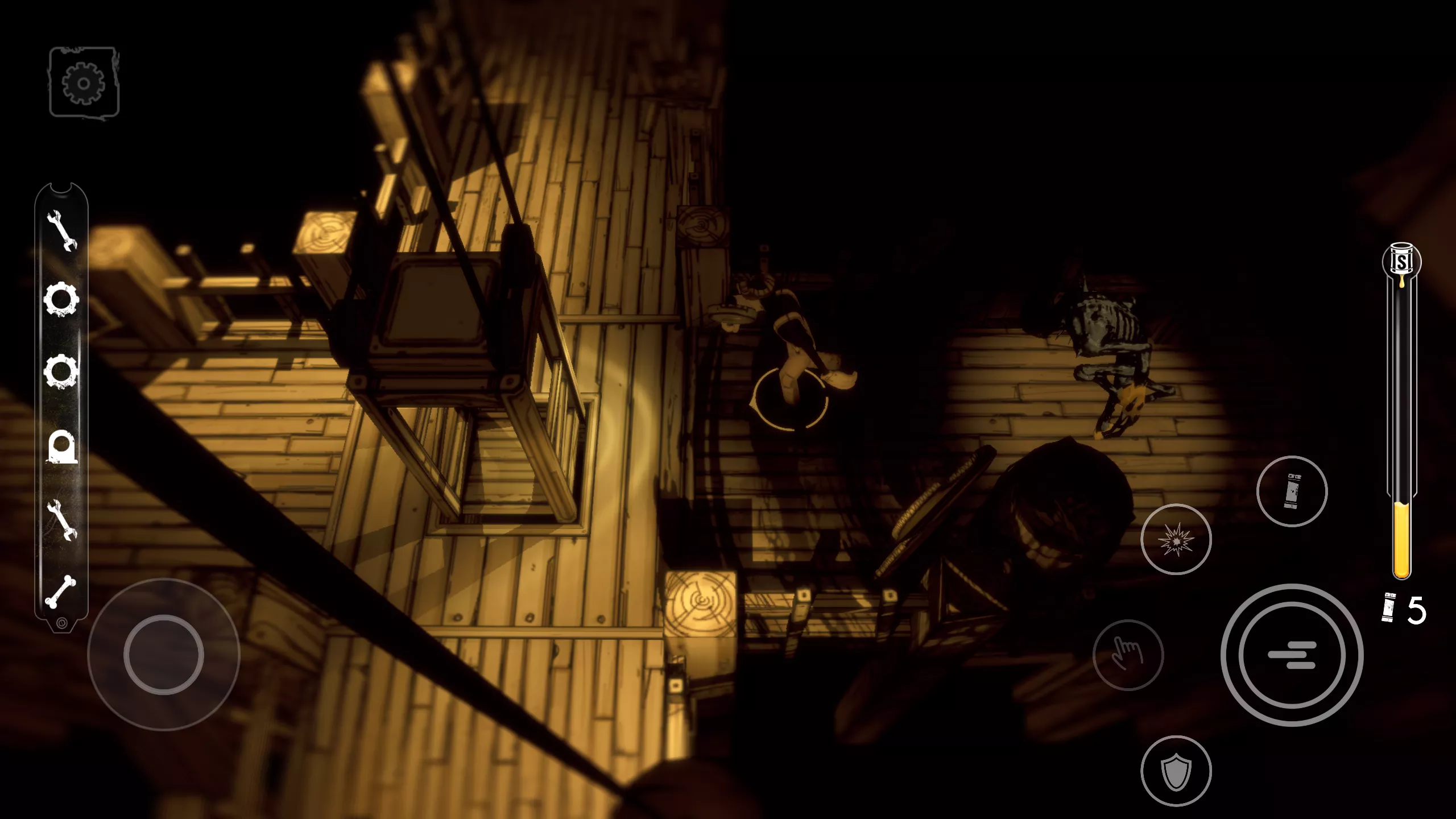The width and height of the screenshot is (1456, 819).
Task: Trigger the starburst attack button
Action: tap(1176, 539)
